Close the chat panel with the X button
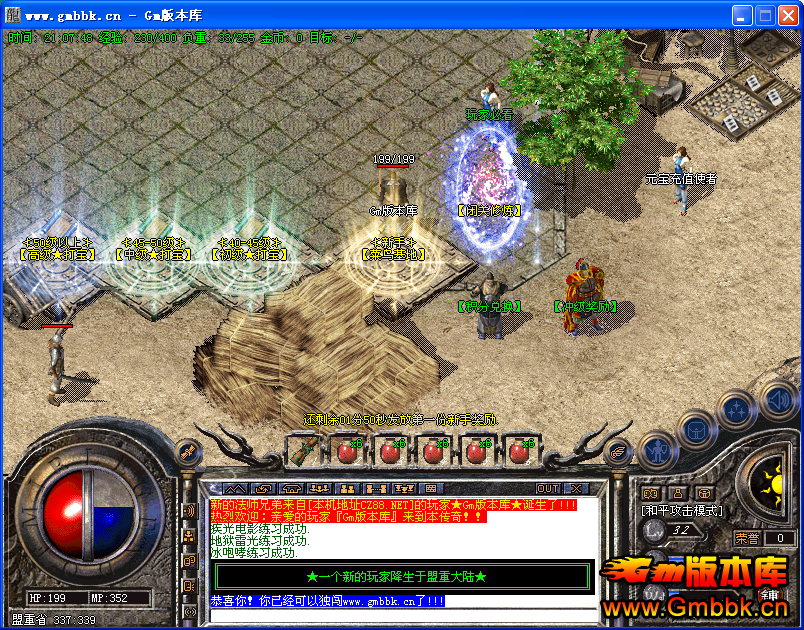Screen dimensions: 804x630 [576, 488]
